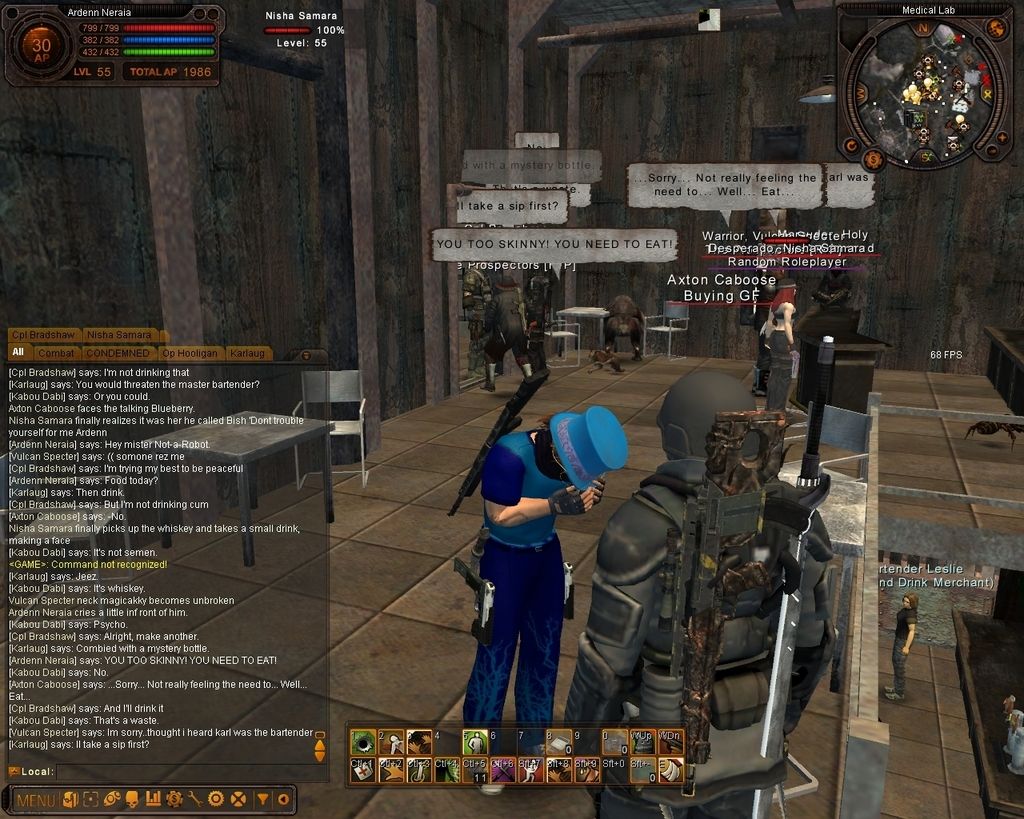Viewport: 1024px width, 819px height.
Task: Collapse the menu bar with the left arrow
Action: [284, 799]
